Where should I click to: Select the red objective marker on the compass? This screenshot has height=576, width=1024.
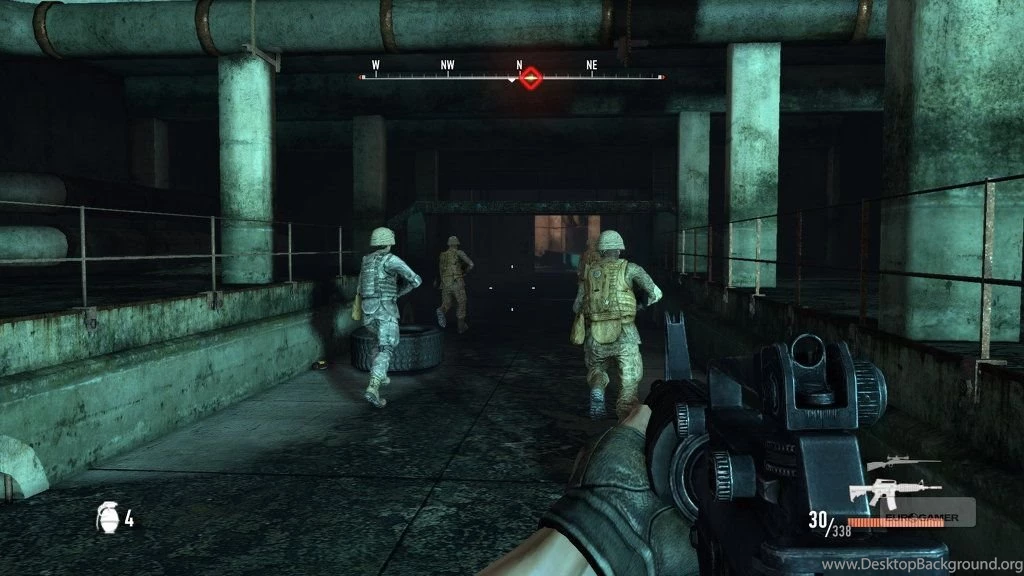(532, 77)
